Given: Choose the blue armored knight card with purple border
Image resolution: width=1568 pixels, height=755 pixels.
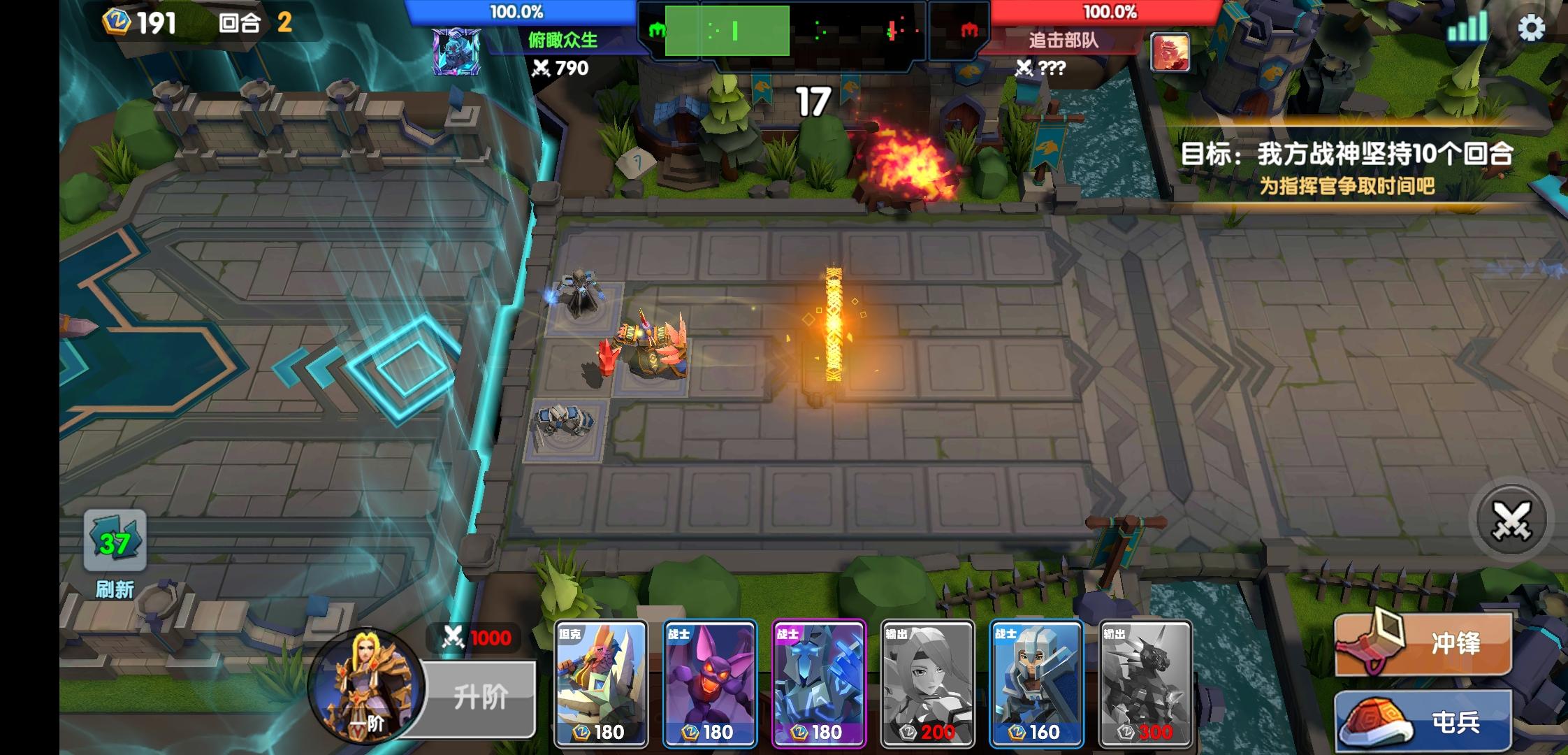Looking at the screenshot, I should (x=819, y=683).
